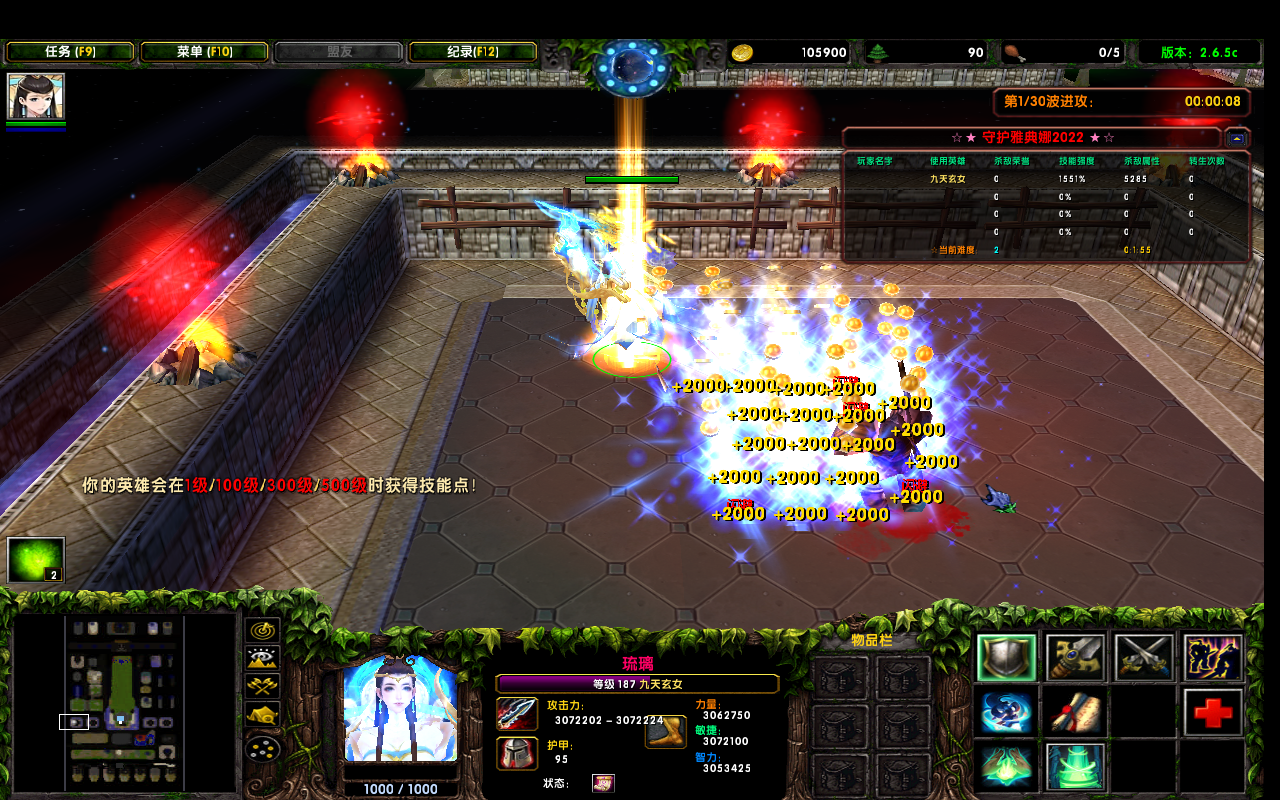Toggle minimap terrain display with eye icon
1280x800 pixels.
[263, 658]
